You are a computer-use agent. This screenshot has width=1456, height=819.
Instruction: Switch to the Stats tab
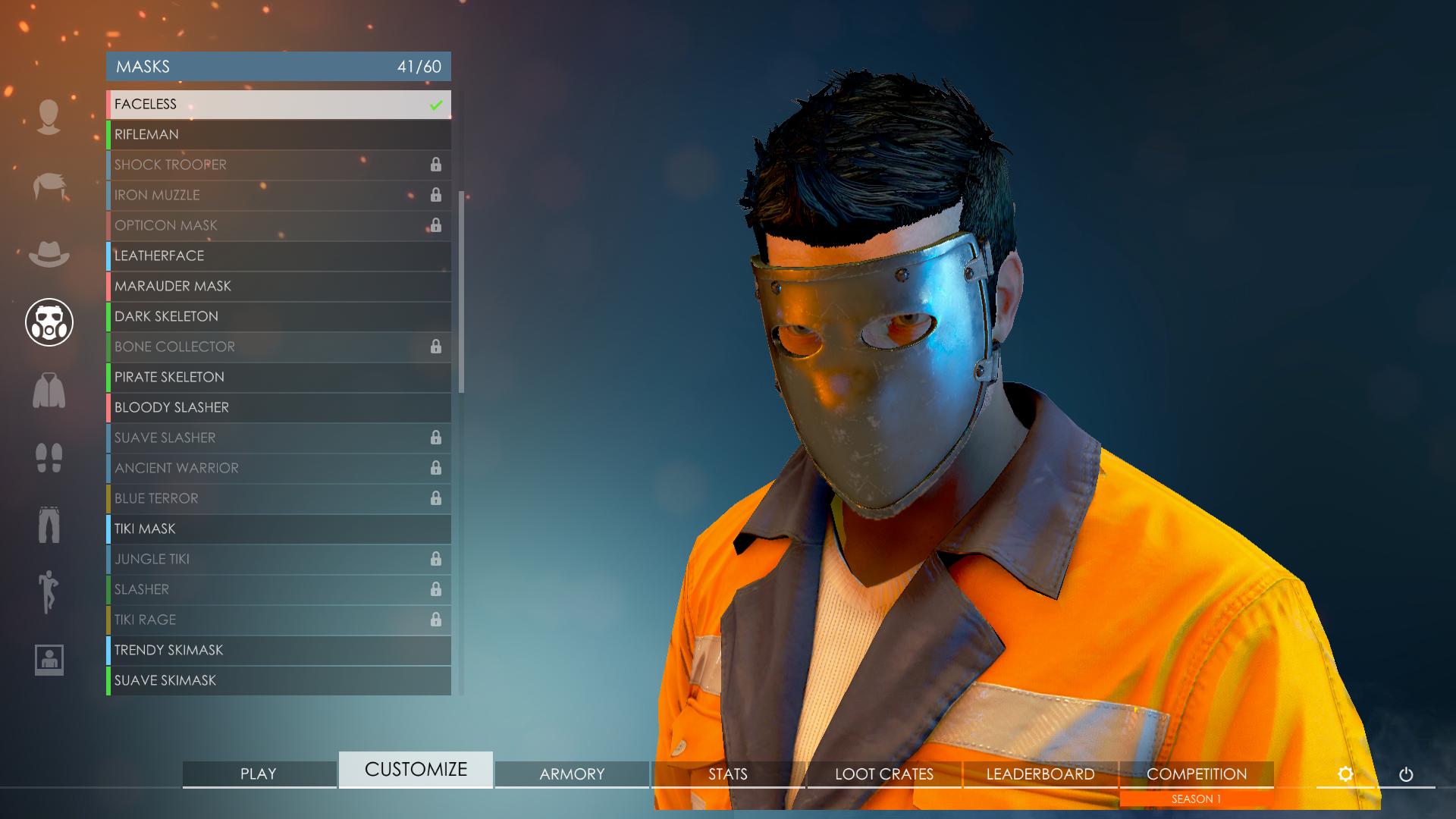pos(727,774)
